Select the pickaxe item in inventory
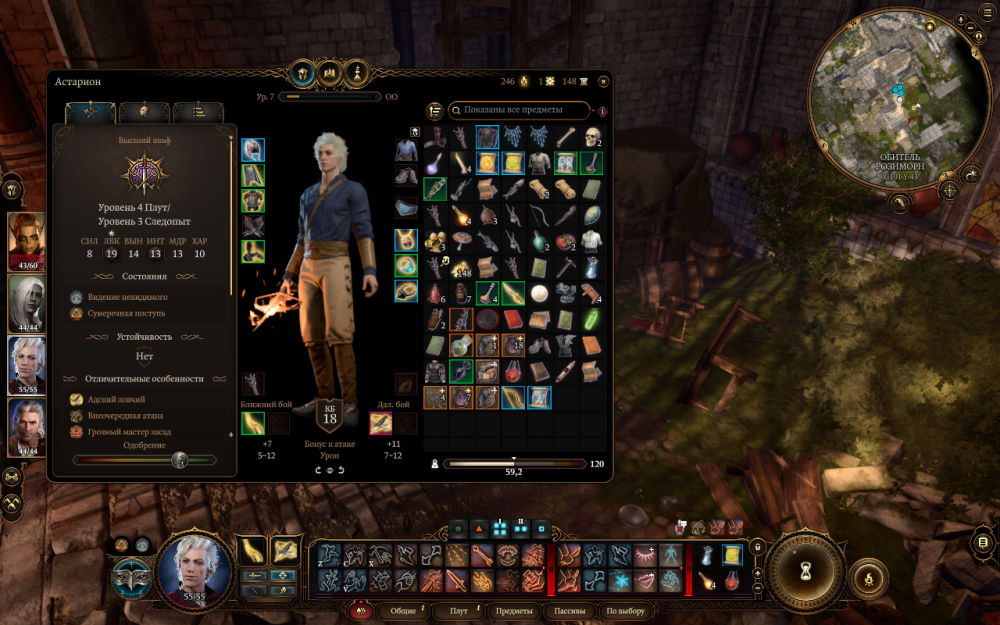The width and height of the screenshot is (1000, 625). [566, 268]
